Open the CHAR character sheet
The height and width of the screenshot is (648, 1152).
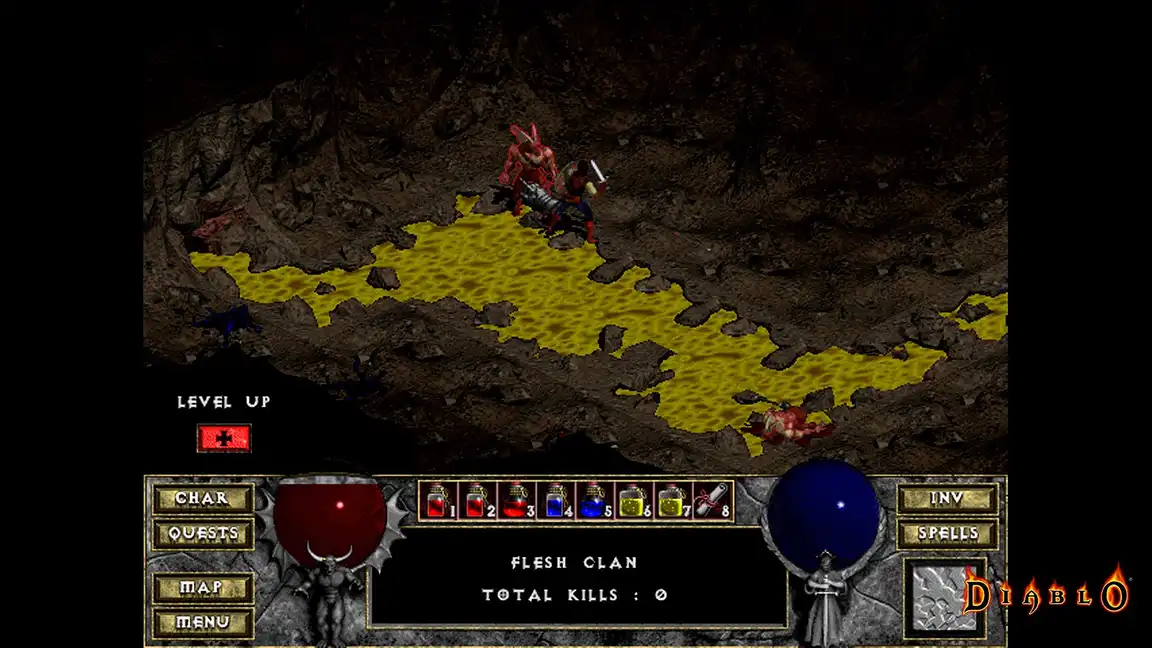(x=202, y=498)
